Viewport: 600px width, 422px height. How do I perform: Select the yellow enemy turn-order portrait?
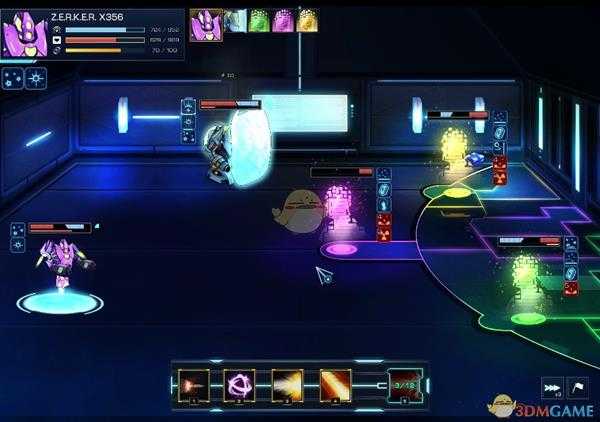coord(308,21)
